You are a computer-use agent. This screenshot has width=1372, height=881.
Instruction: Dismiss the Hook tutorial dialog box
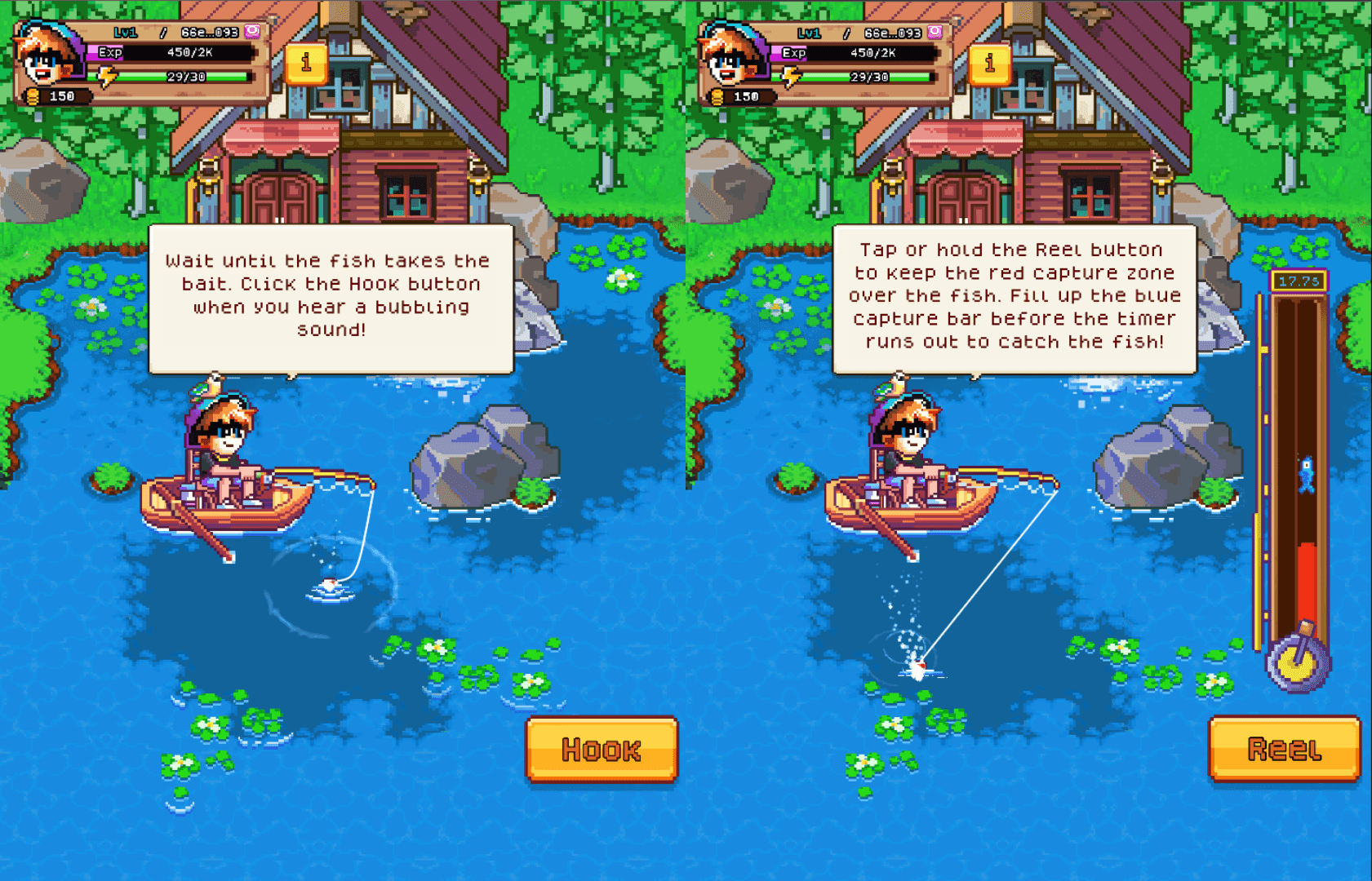coord(331,296)
